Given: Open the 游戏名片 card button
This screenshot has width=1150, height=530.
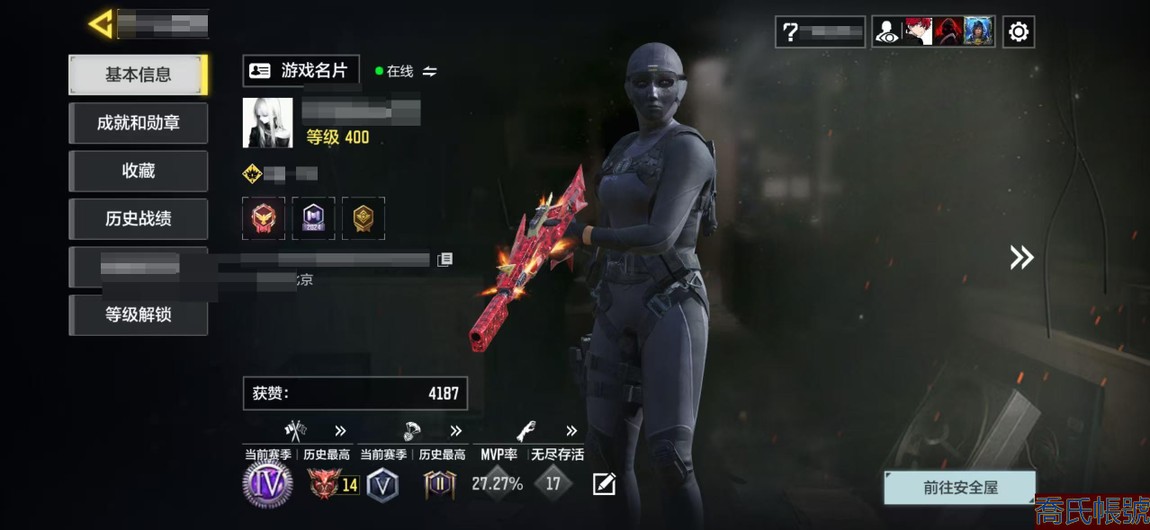Looking at the screenshot, I should [x=301, y=71].
